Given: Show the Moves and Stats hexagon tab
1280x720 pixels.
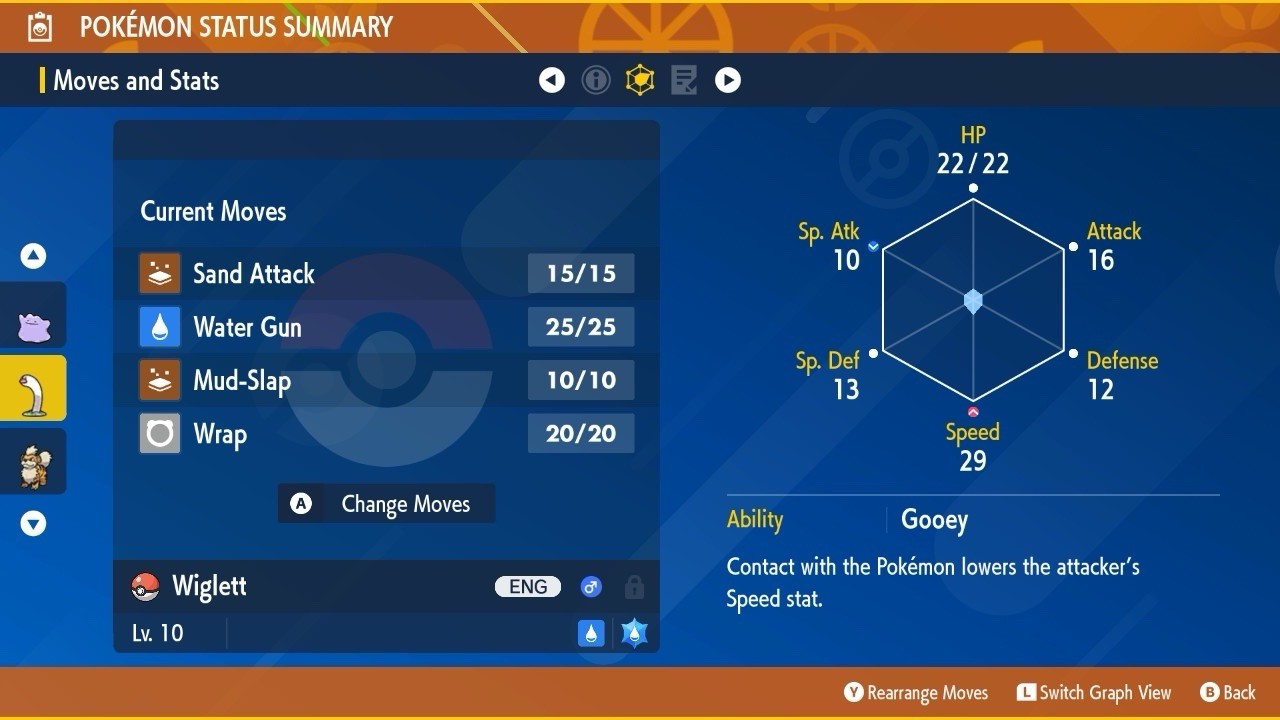Looking at the screenshot, I should pyautogui.click(x=640, y=80).
